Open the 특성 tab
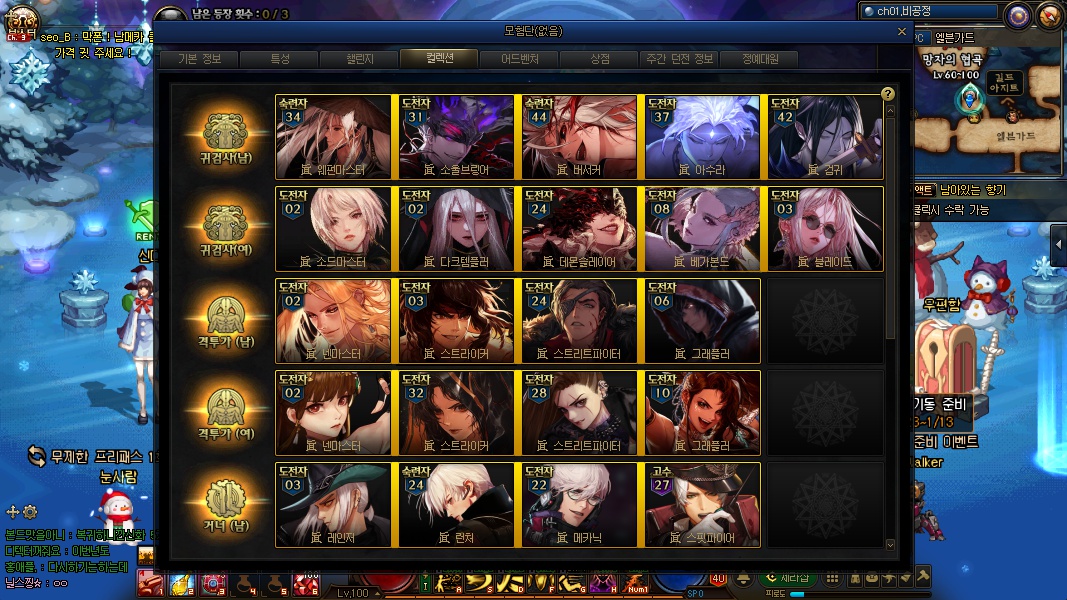The height and width of the screenshot is (600, 1067). pos(280,59)
